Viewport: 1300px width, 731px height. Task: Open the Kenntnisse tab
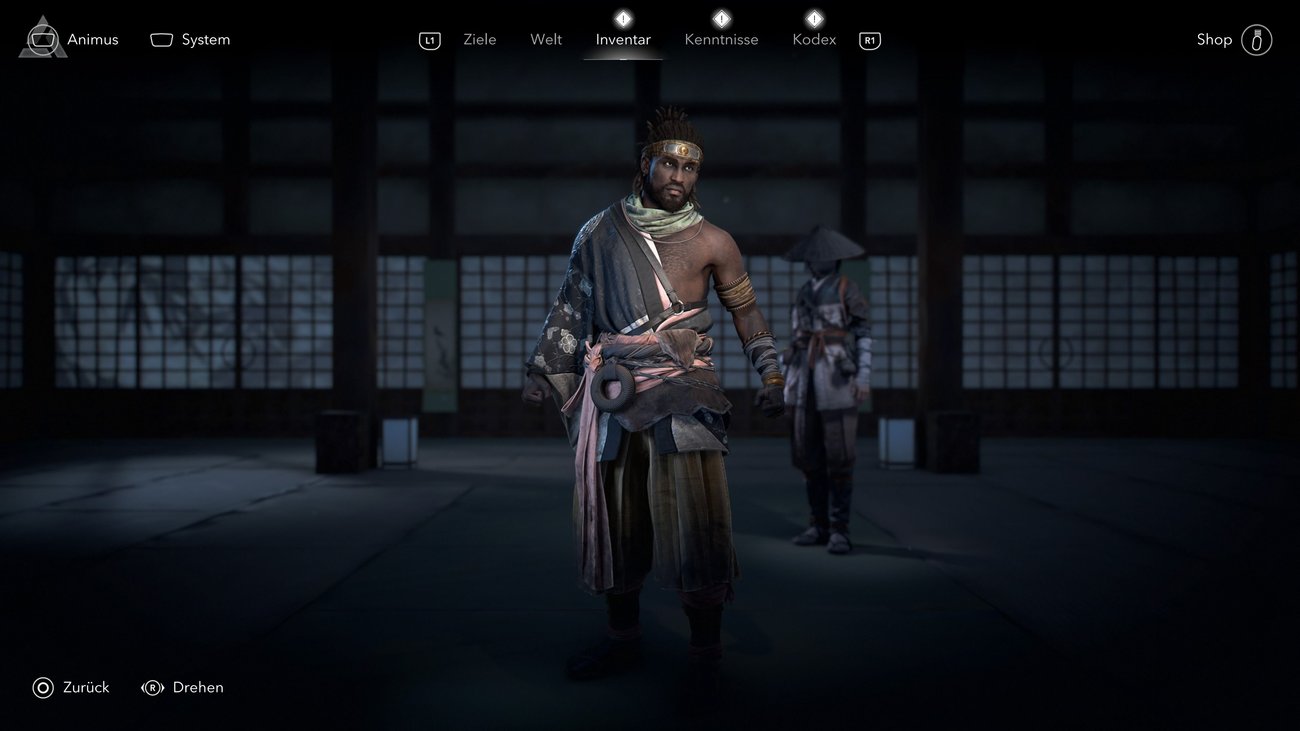(721, 40)
